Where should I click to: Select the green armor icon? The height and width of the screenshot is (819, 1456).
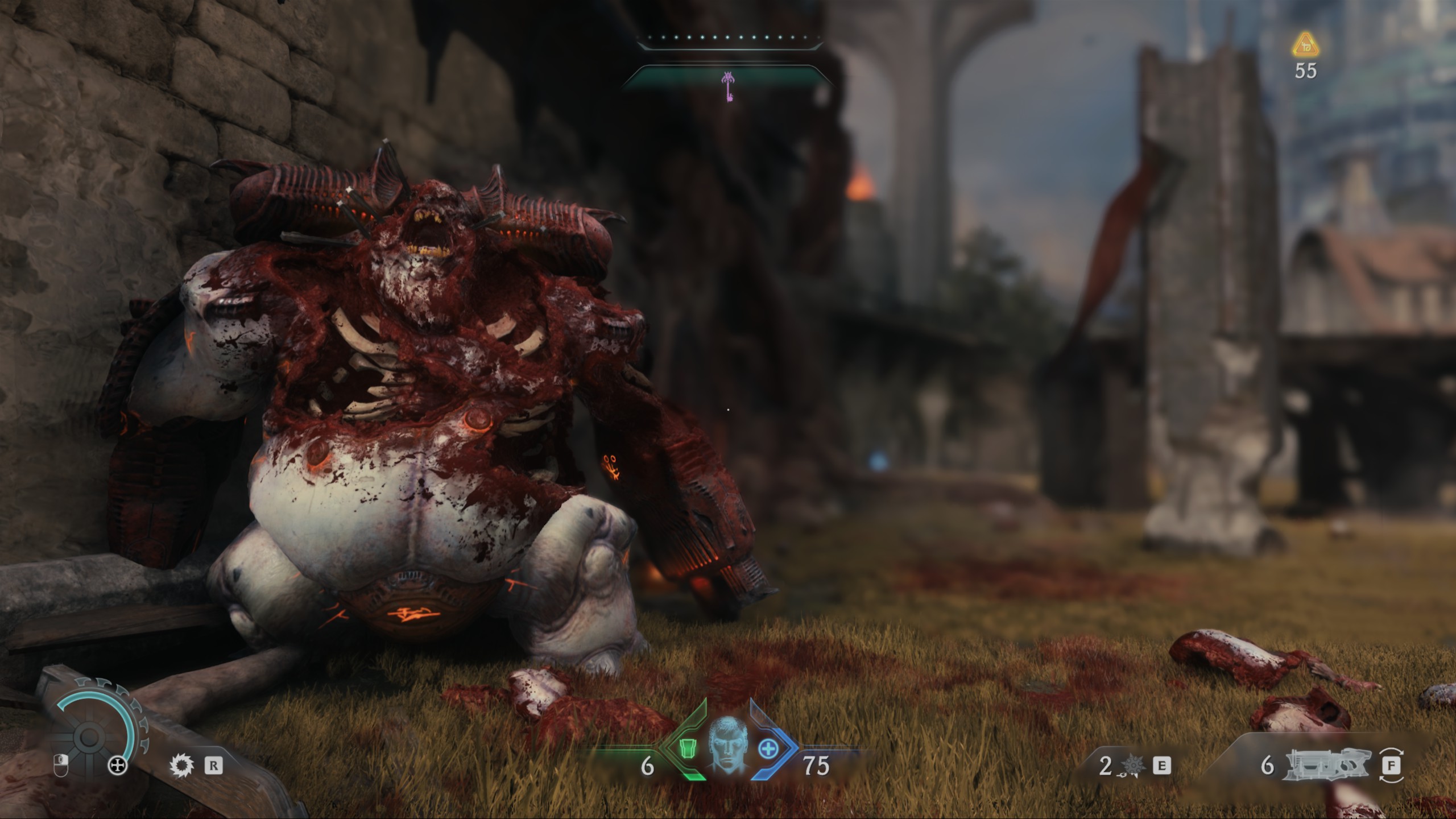click(688, 748)
